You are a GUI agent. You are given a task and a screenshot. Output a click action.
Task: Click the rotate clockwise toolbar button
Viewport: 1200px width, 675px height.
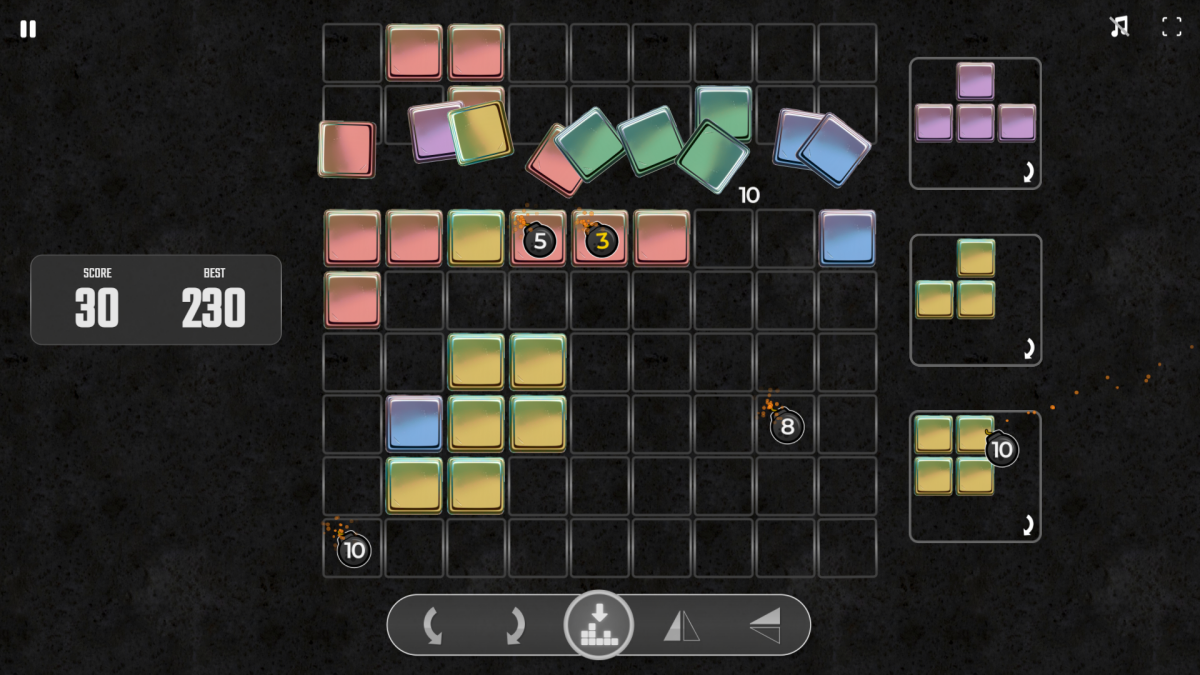pos(514,627)
